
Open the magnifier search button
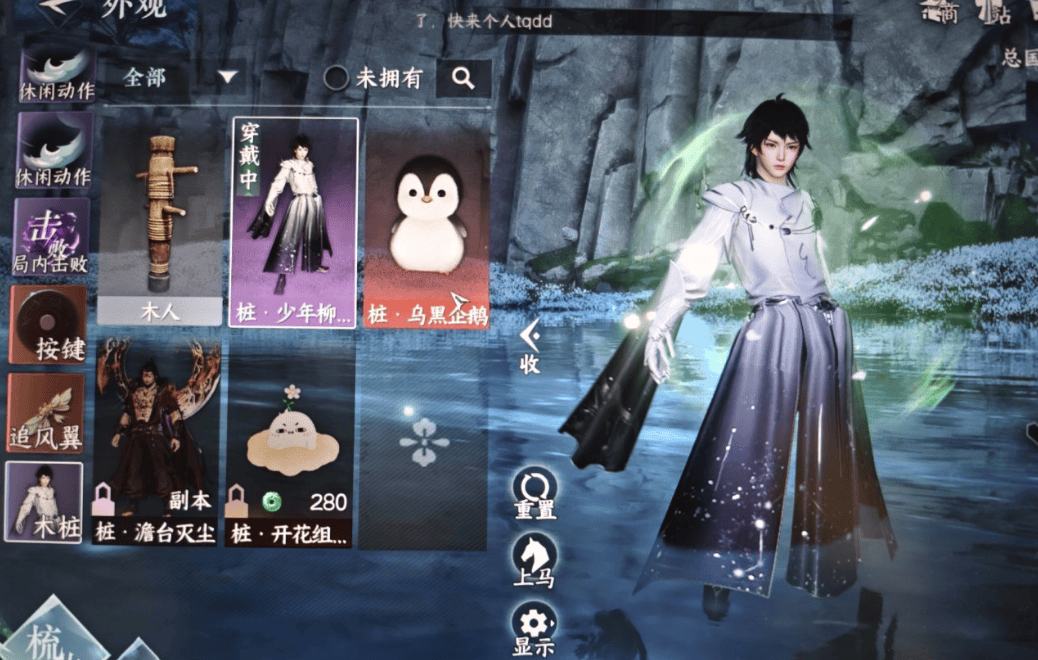click(463, 78)
